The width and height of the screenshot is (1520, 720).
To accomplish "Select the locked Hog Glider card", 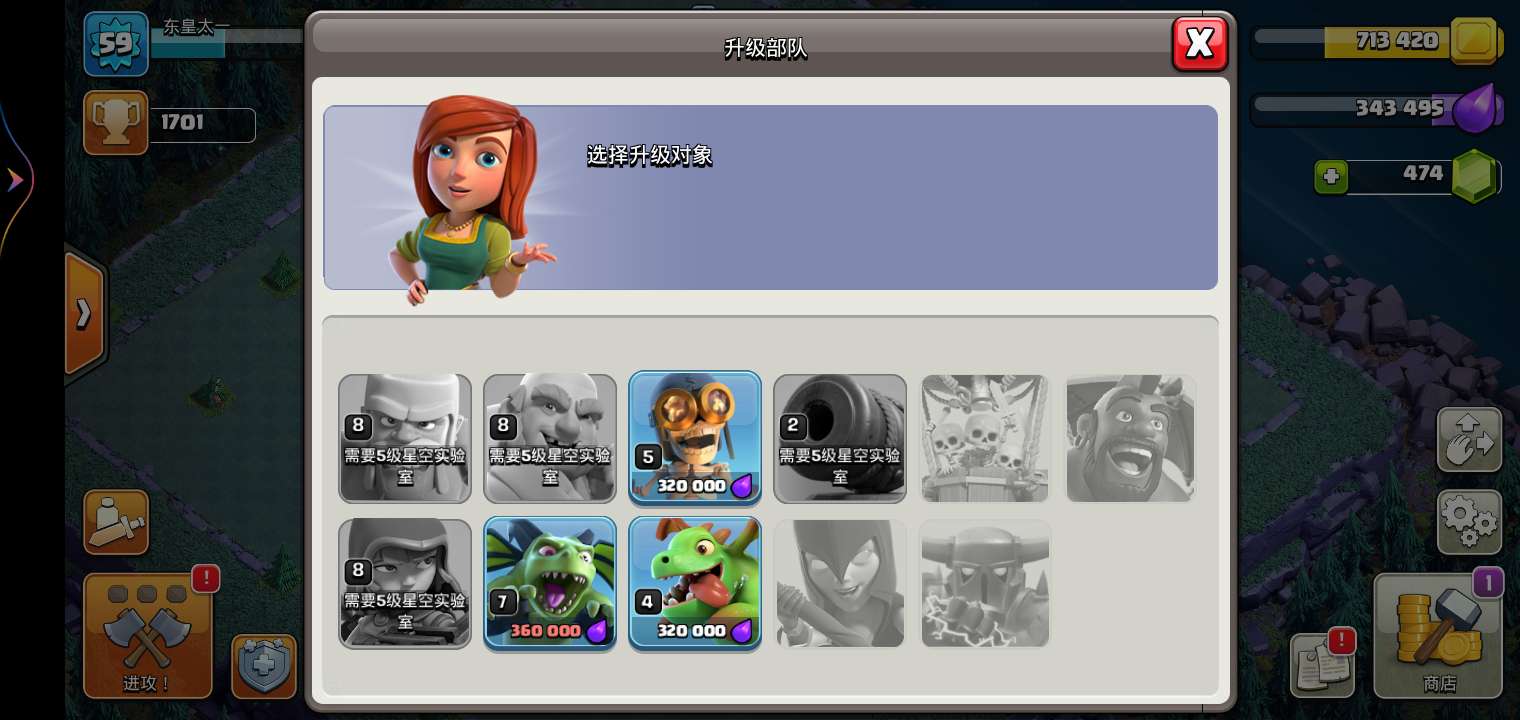I will (1130, 438).
